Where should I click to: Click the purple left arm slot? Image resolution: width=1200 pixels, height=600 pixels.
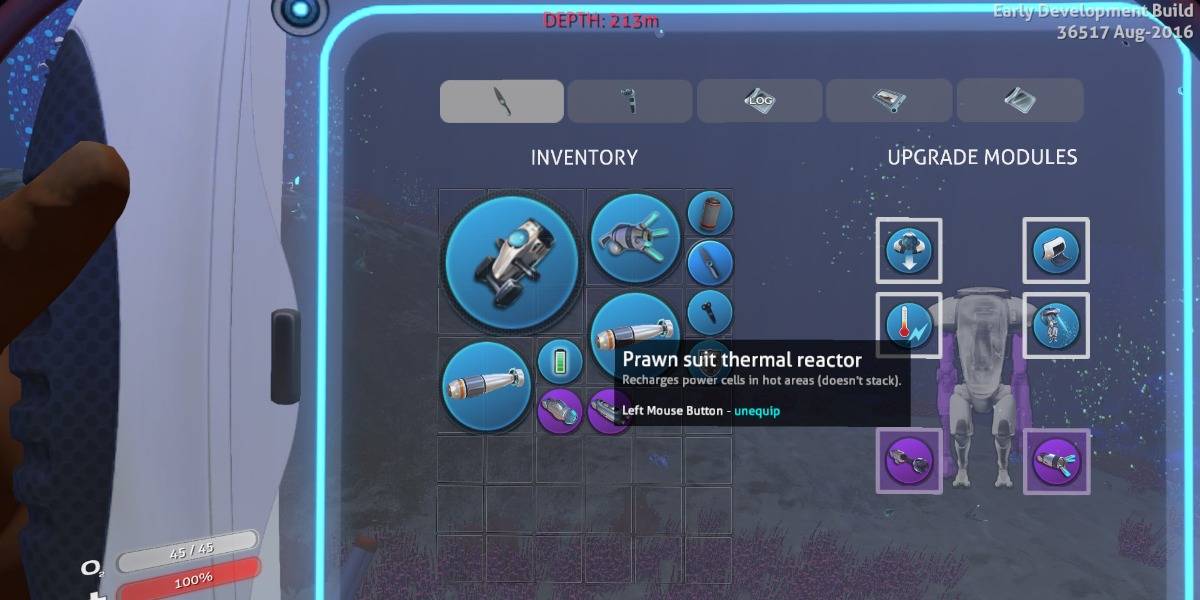909,461
